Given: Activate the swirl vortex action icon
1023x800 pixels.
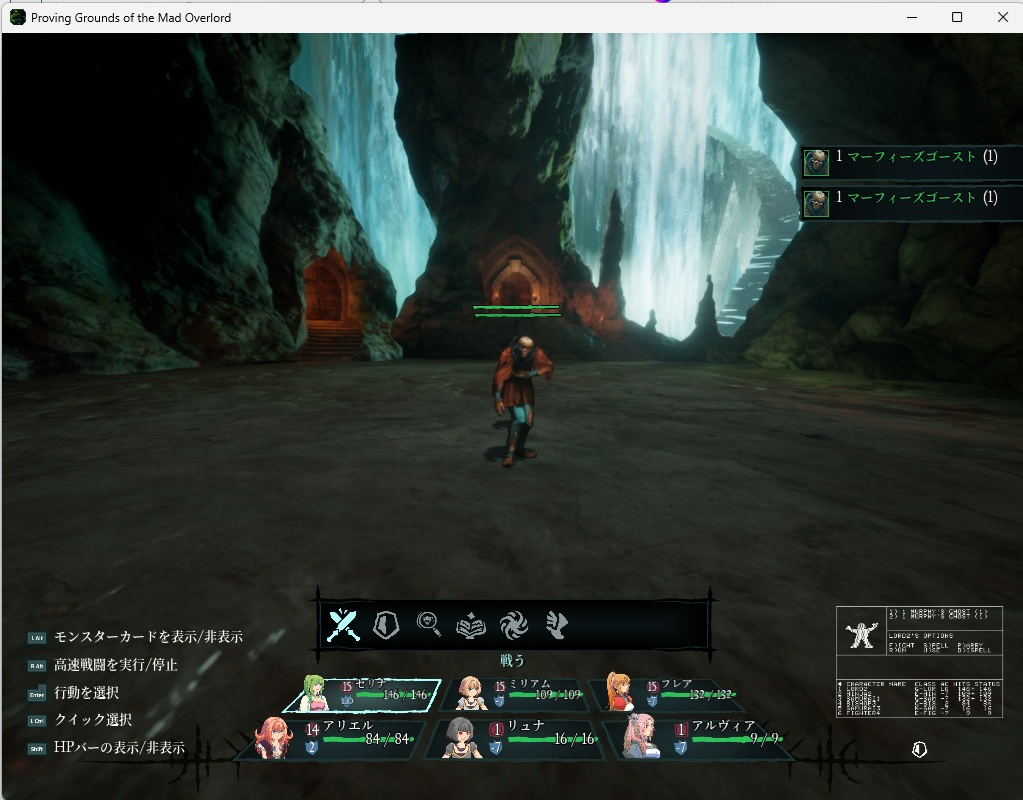Looking at the screenshot, I should [514, 626].
